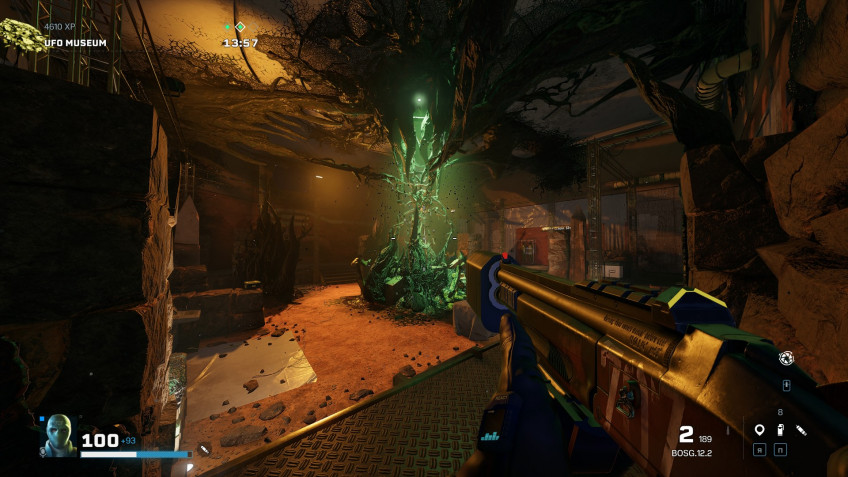The height and width of the screenshot is (477, 848).
Task: Choose the syringe item icon beside the gadgets
Action: 801,430
